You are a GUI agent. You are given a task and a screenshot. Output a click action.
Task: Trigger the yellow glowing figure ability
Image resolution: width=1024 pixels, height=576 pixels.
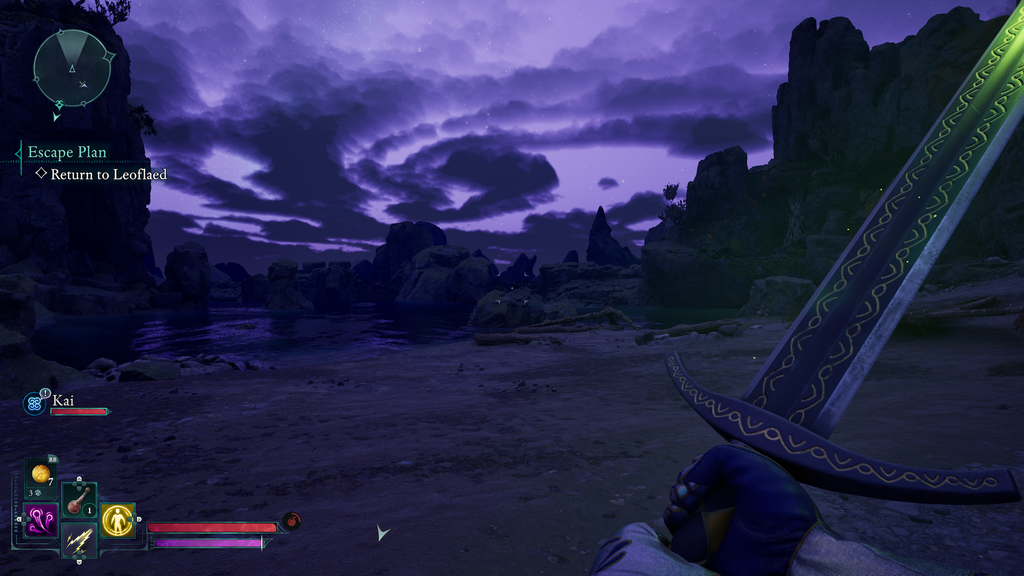[118, 519]
